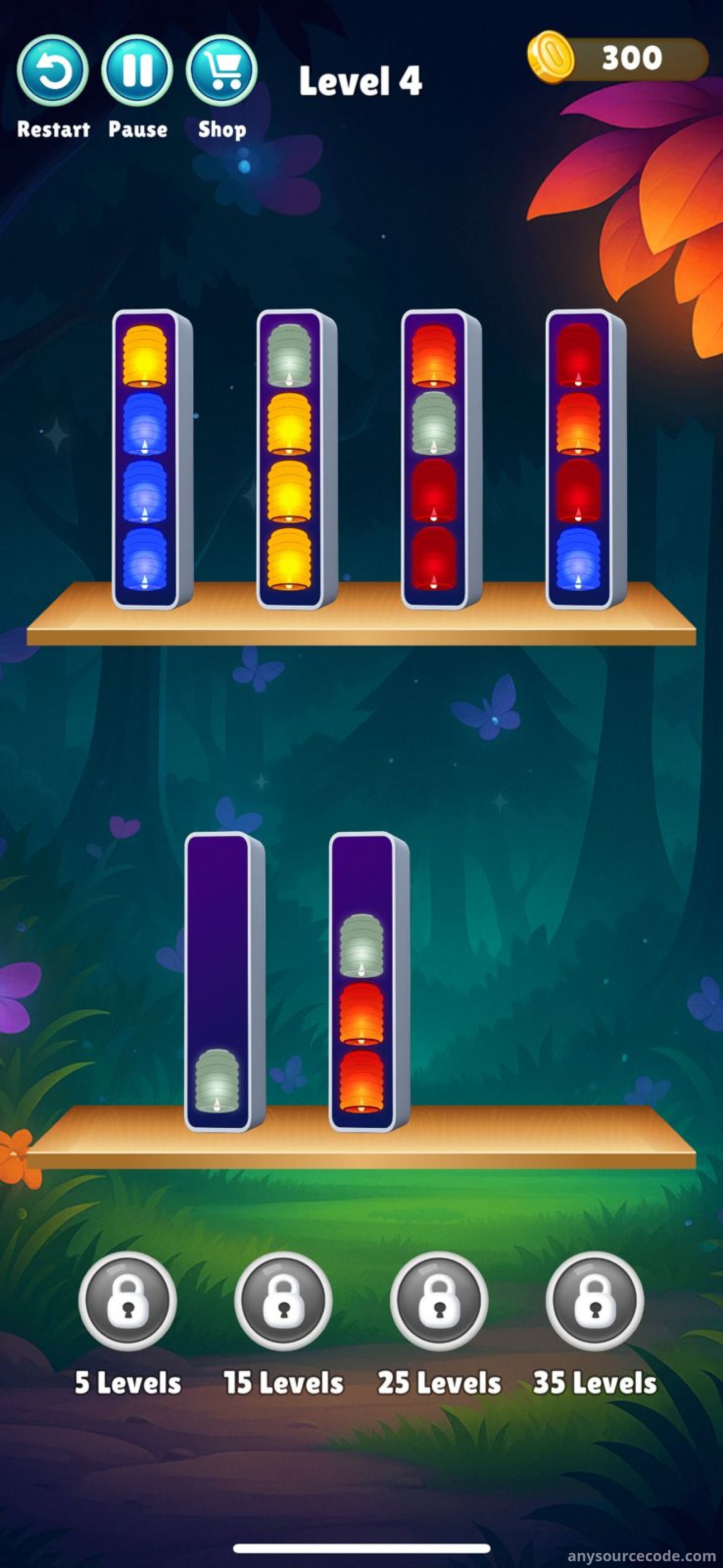Select the tube with a red lantern on top
Image resolution: width=723 pixels, height=1568 pixels.
pyautogui.click(x=578, y=460)
